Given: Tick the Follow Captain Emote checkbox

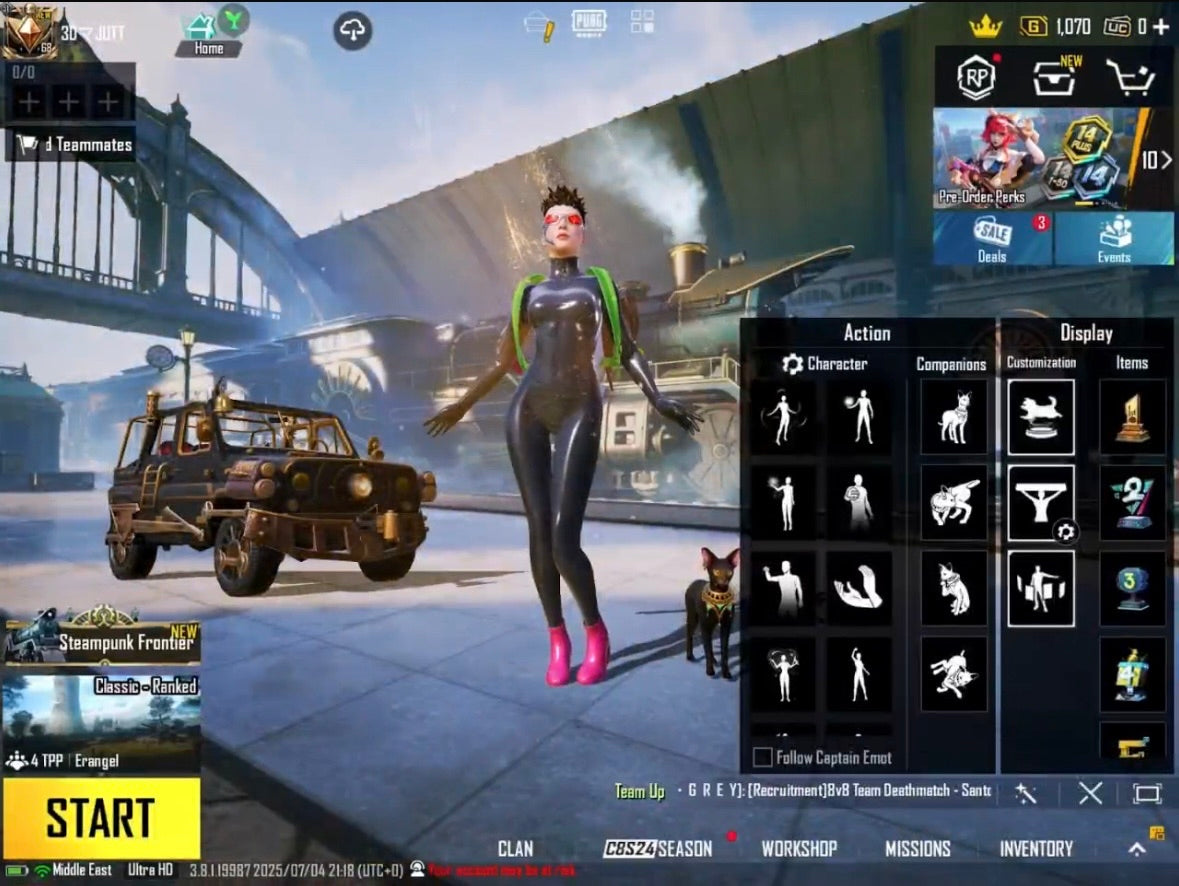Looking at the screenshot, I should tap(762, 757).
